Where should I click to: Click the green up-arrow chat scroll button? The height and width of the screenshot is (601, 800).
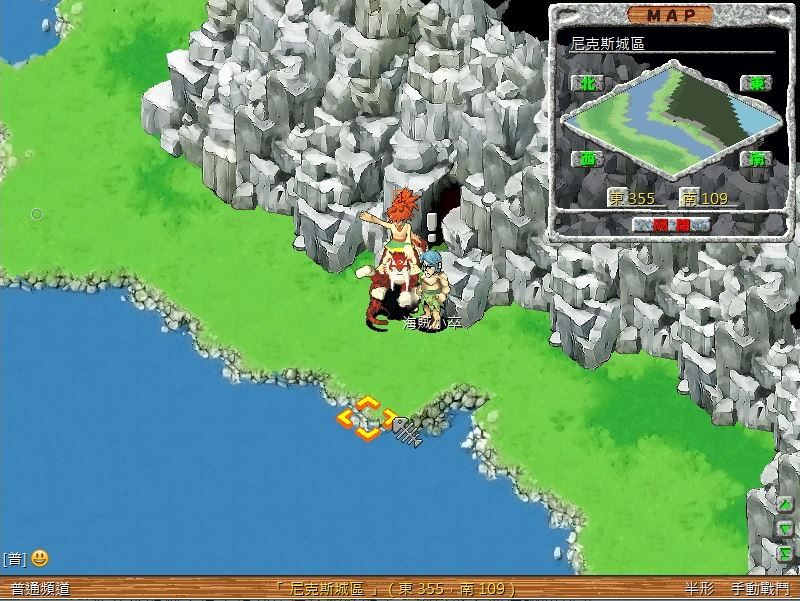[x=786, y=505]
